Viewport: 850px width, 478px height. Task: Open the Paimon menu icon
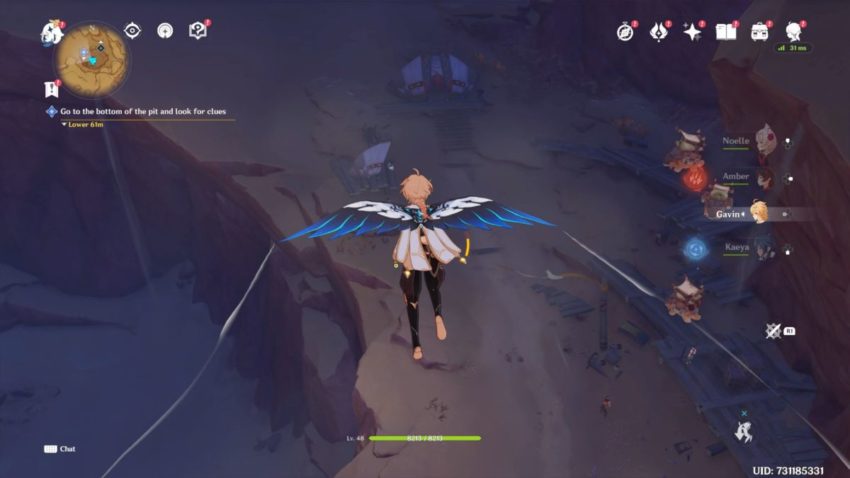coord(52,32)
